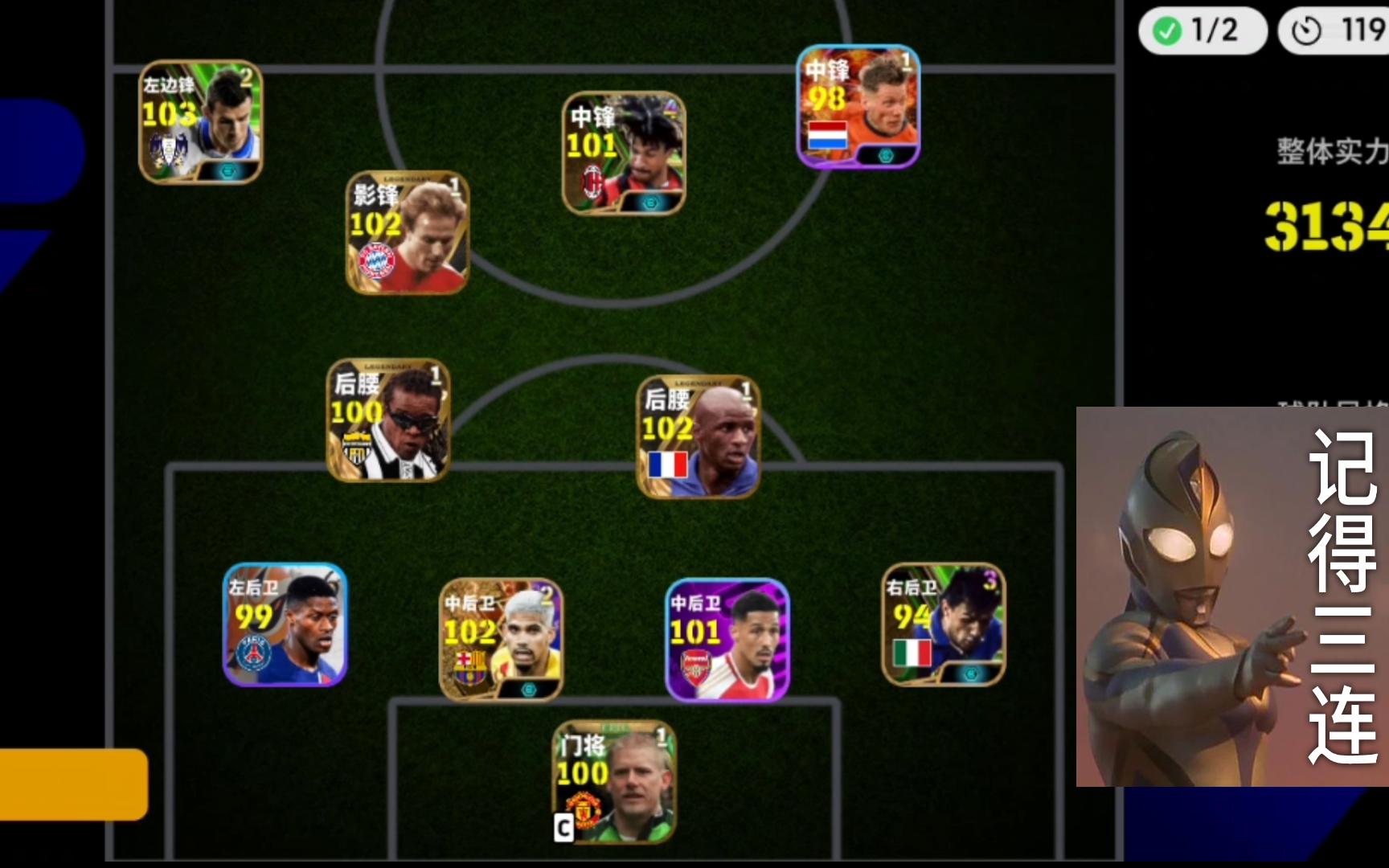1389x868 pixels.
Task: Choose the 102-rated Bayern second striker card
Action: [408, 232]
